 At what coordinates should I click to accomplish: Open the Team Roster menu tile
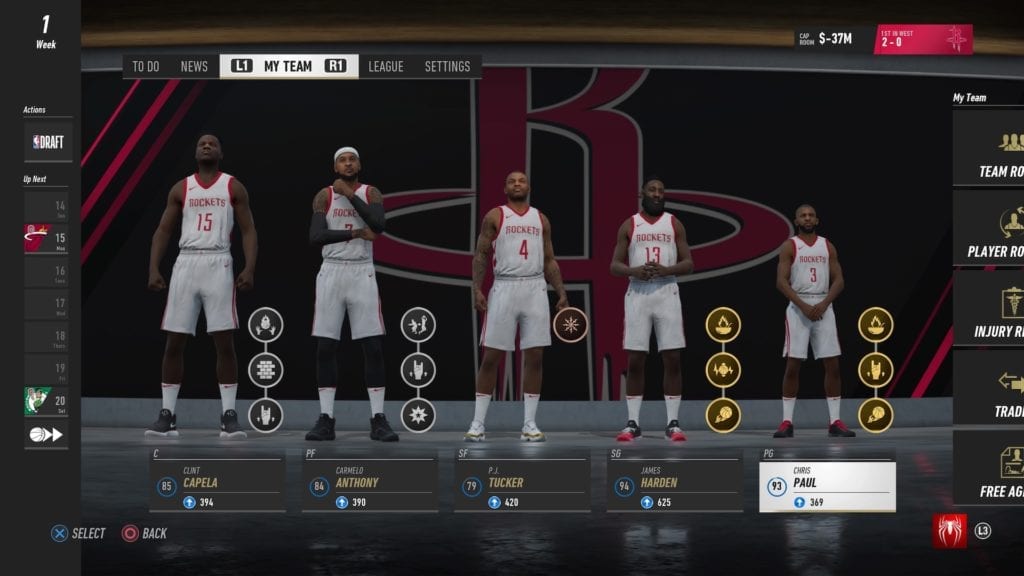coord(990,150)
